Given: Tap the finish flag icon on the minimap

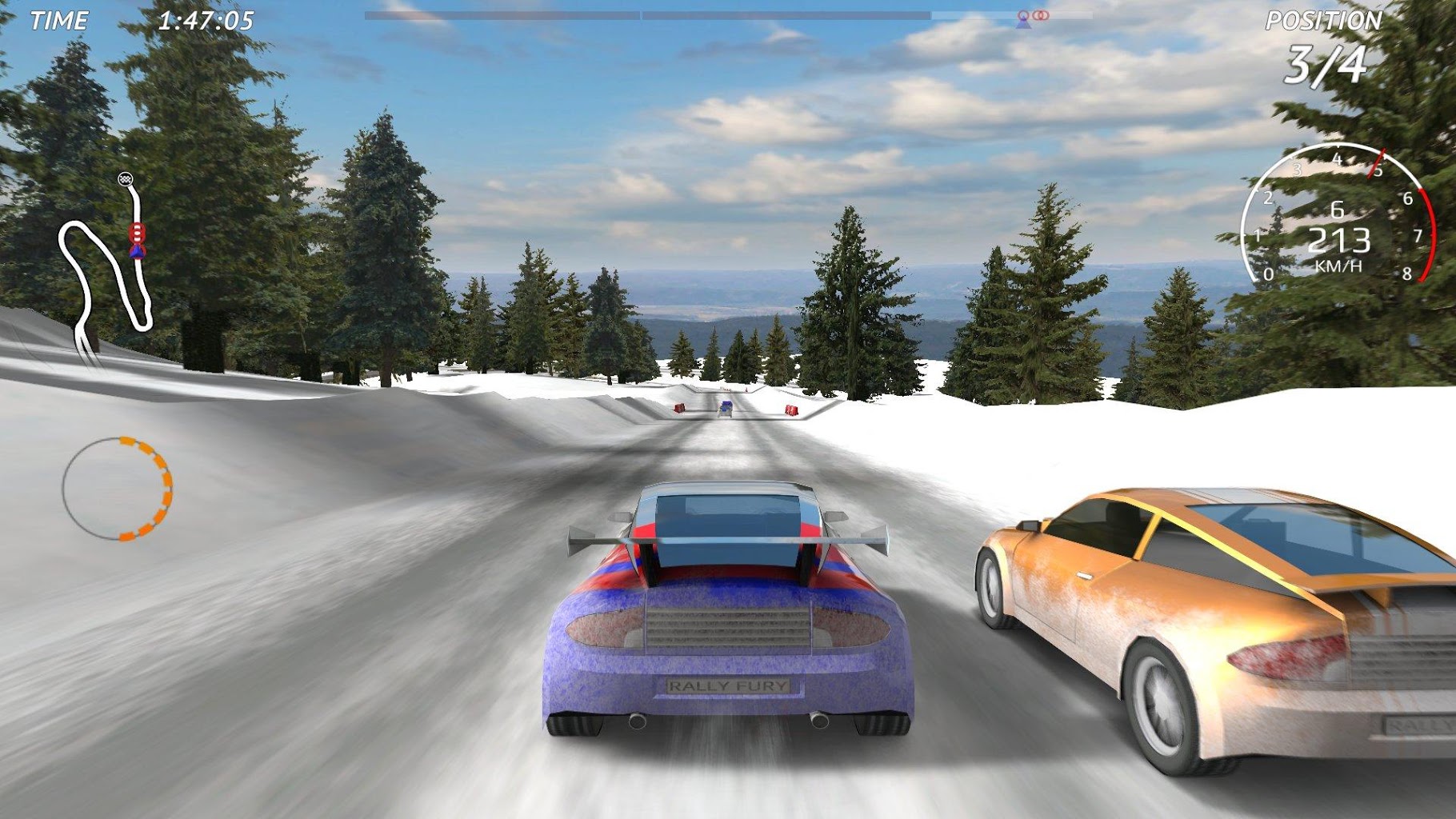Looking at the screenshot, I should click(x=124, y=178).
